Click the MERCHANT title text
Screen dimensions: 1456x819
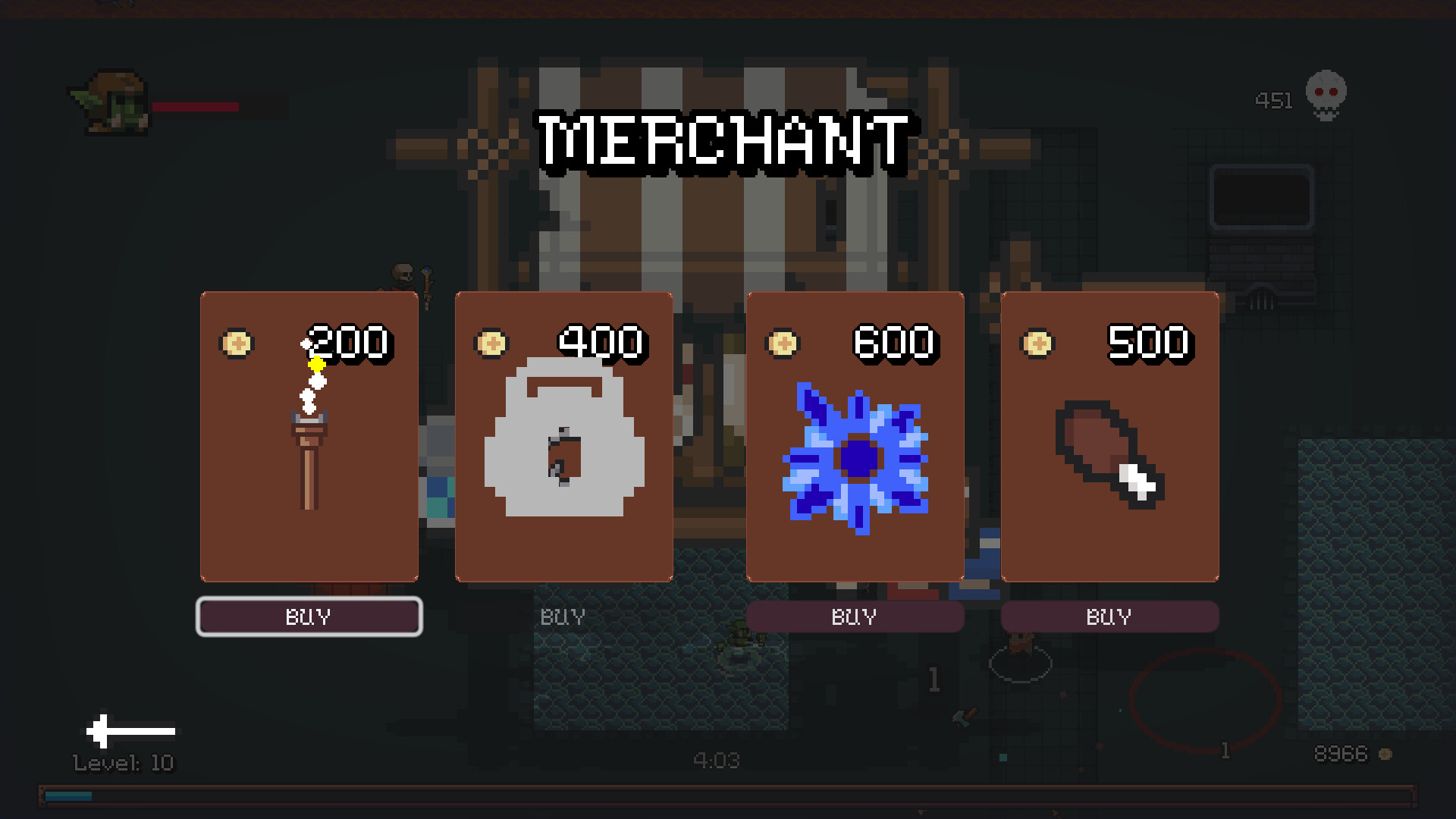click(x=723, y=141)
